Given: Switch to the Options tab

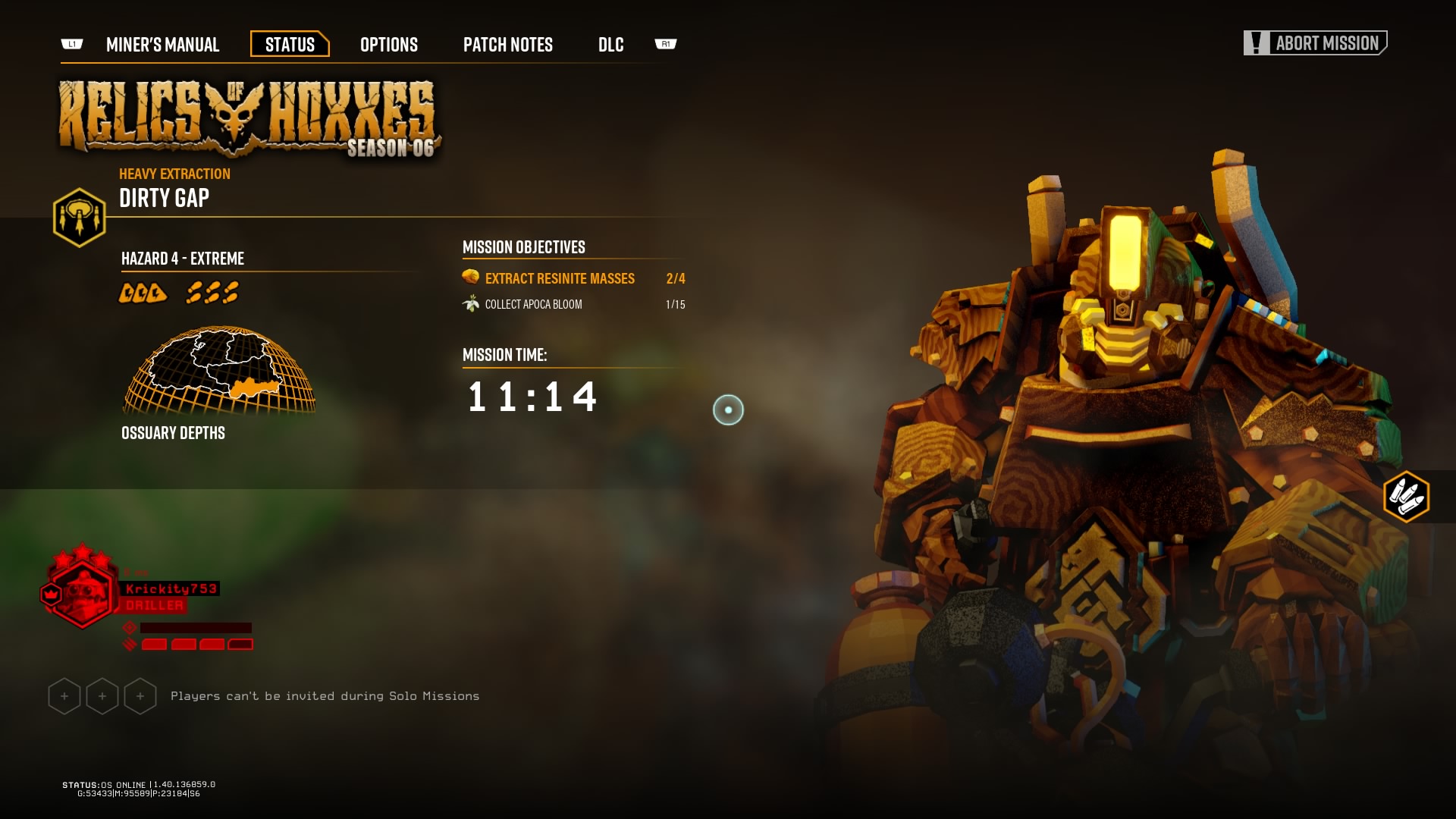Looking at the screenshot, I should click(388, 45).
